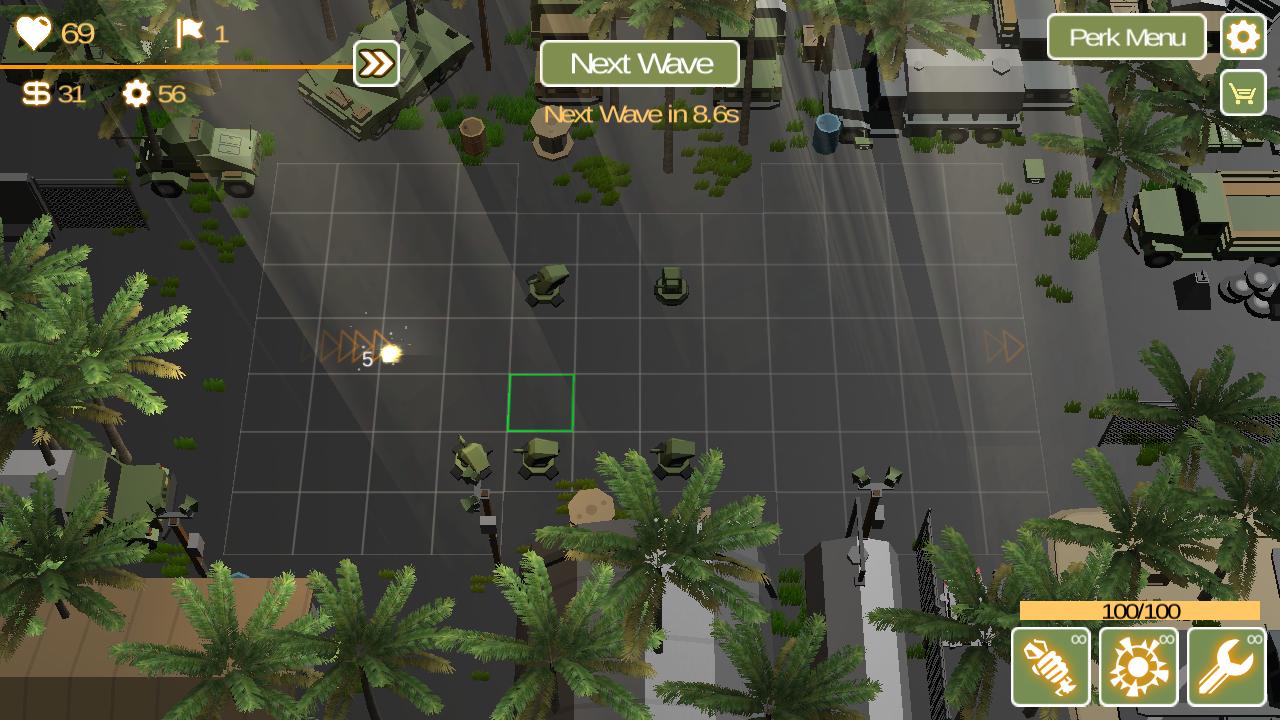Open settings with the gear button

click(1243, 38)
